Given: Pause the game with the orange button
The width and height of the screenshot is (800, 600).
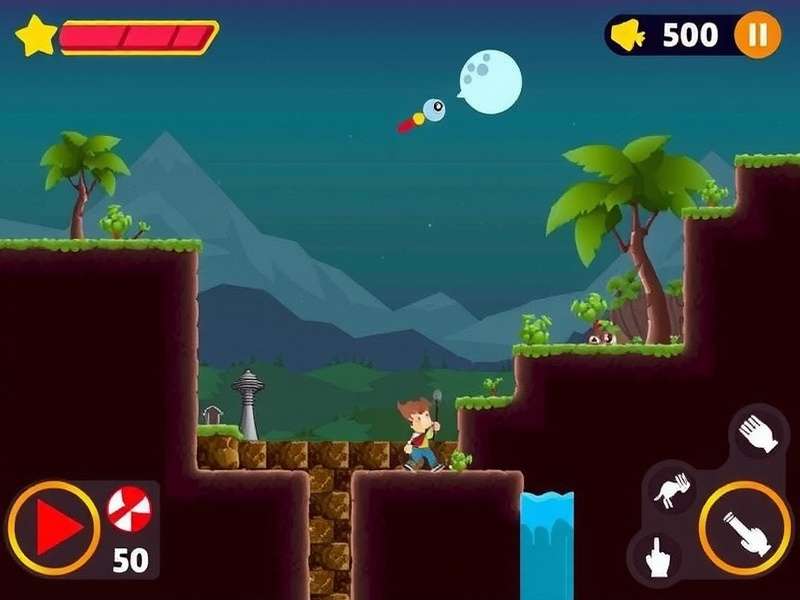Looking at the screenshot, I should point(757,36).
